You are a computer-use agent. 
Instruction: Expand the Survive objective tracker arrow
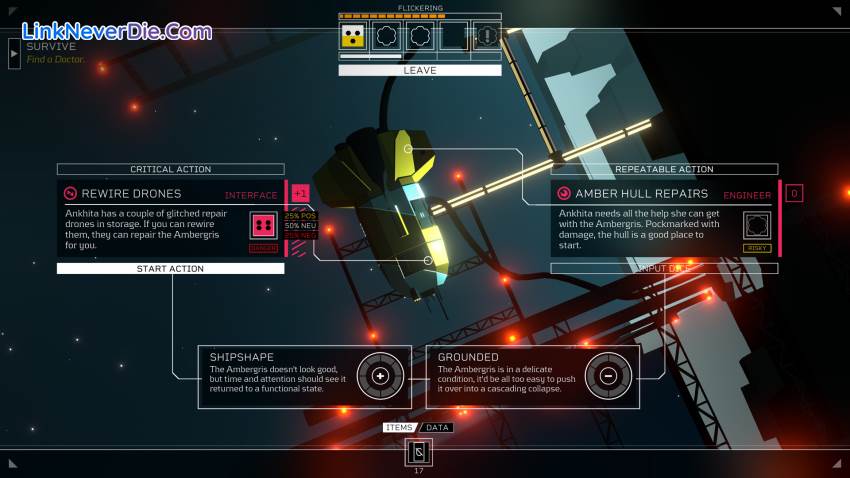click(x=14, y=53)
